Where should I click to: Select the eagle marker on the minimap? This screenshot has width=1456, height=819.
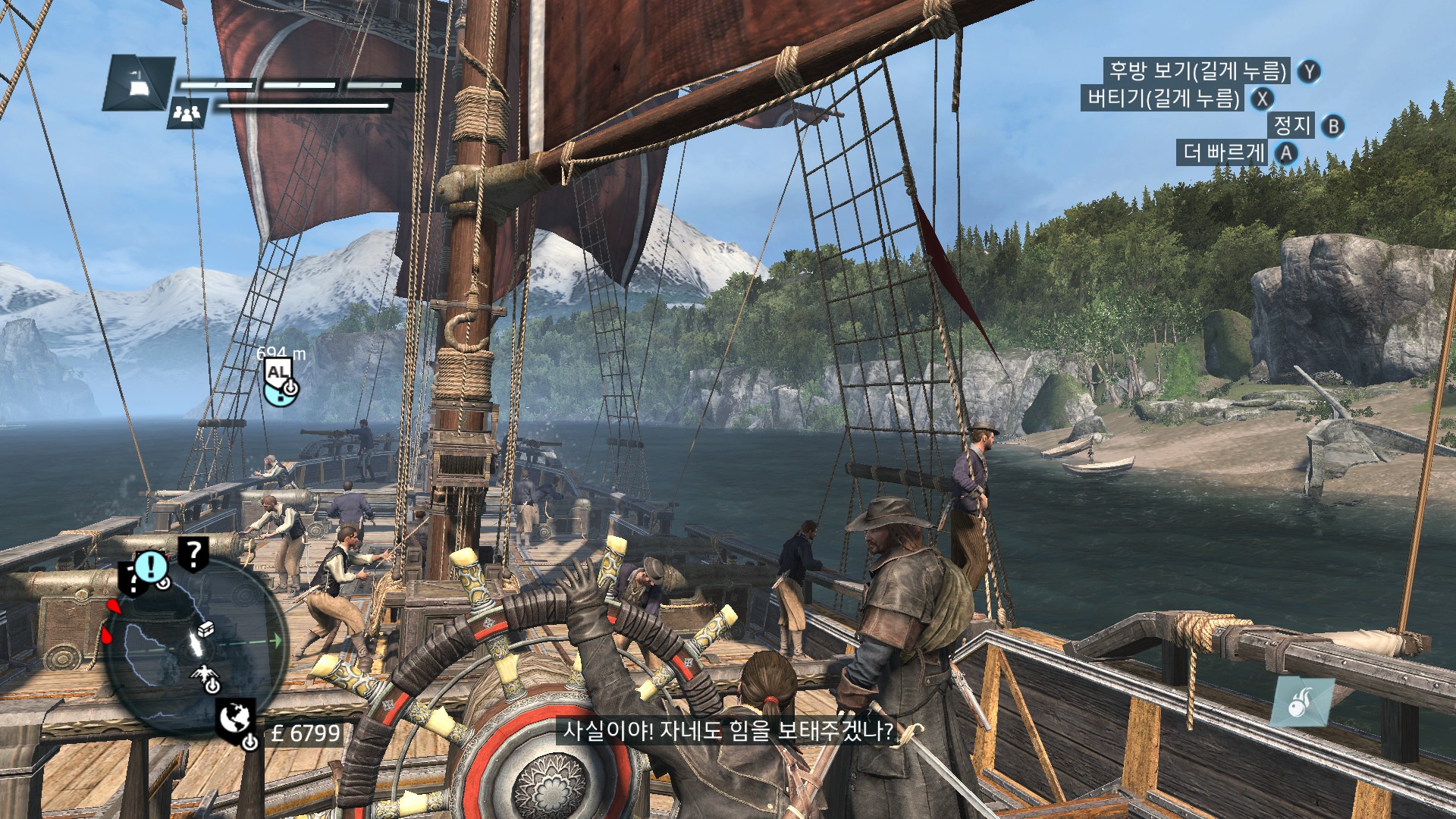point(203,673)
